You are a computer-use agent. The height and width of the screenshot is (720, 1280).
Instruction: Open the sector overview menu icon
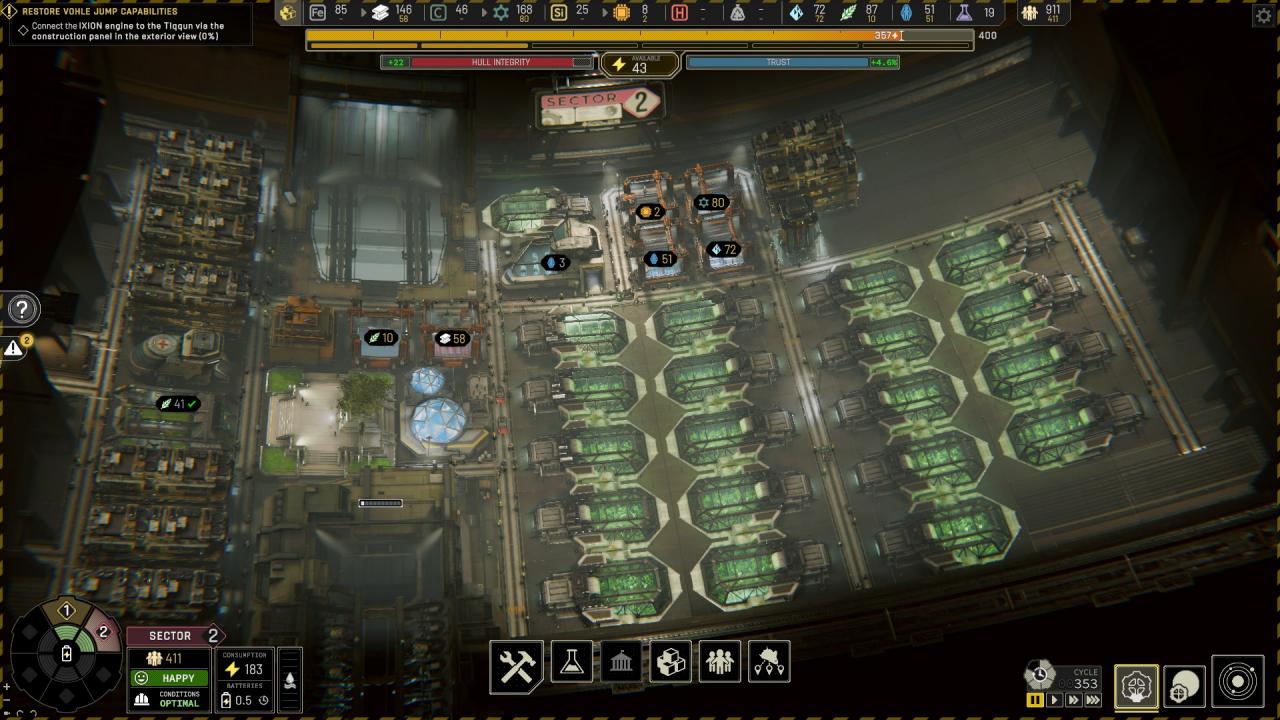point(768,662)
